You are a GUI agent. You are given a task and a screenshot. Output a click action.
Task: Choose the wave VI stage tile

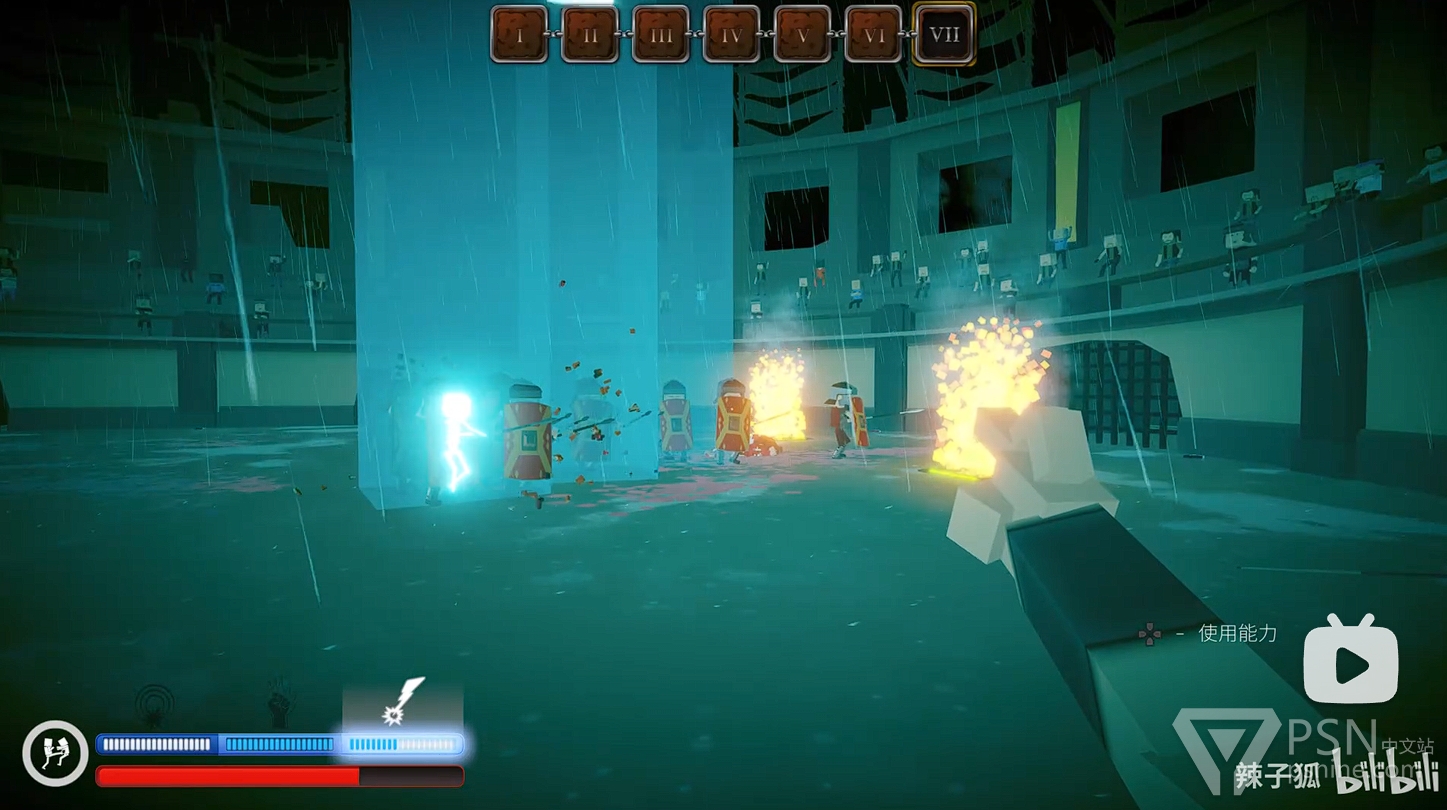(x=873, y=35)
